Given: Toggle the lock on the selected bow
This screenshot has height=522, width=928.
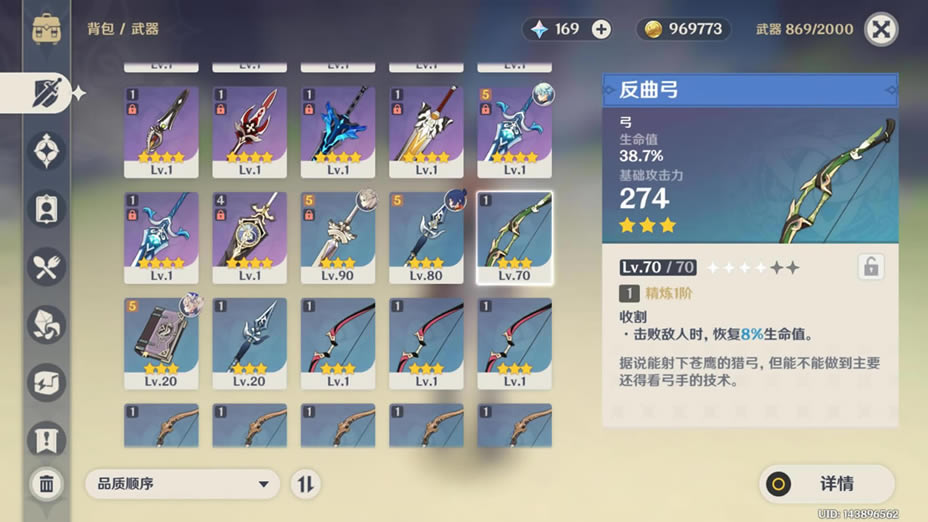Looking at the screenshot, I should 870,267.
